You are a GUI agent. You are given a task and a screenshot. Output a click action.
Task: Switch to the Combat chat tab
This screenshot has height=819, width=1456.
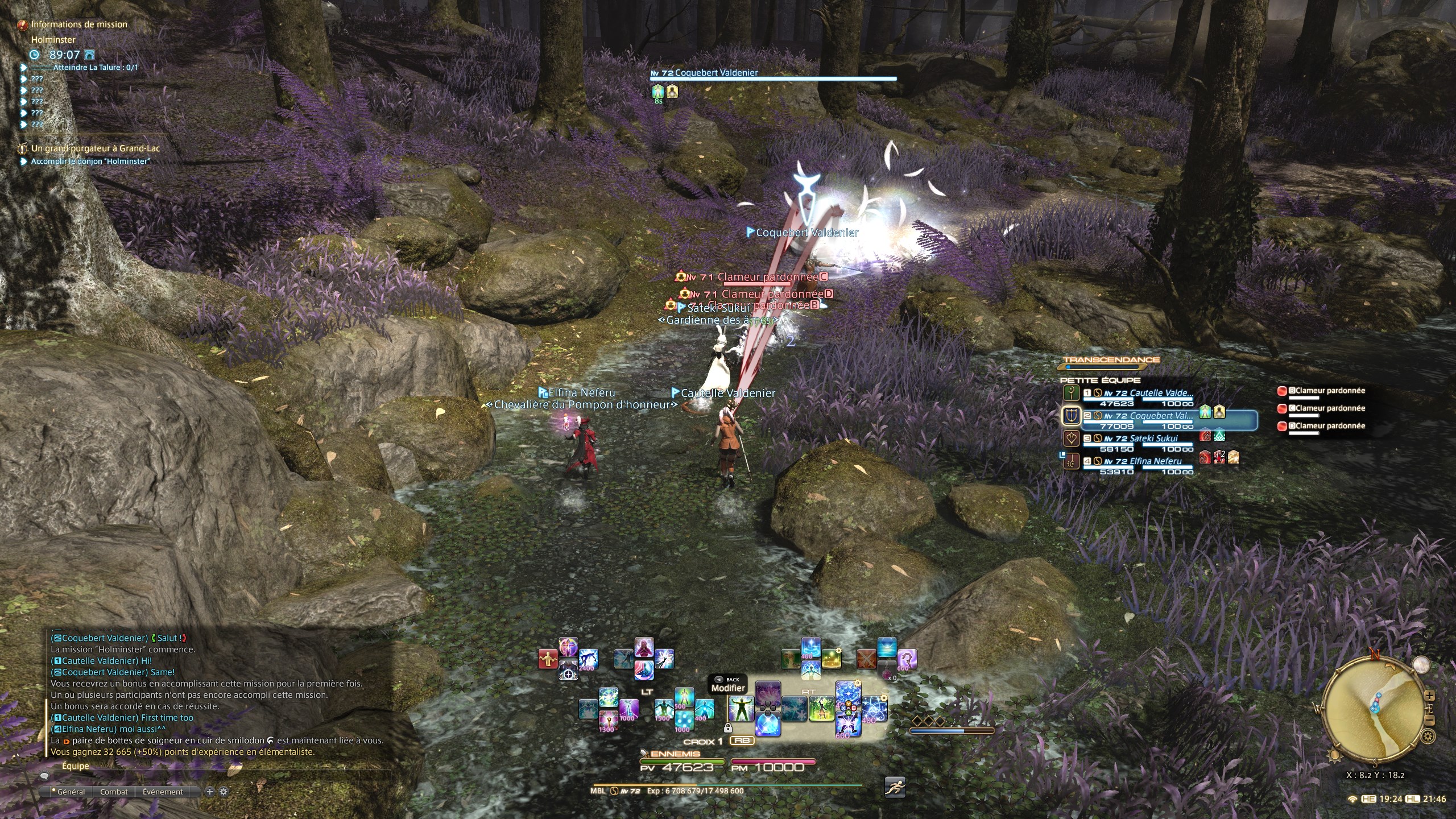(x=114, y=792)
